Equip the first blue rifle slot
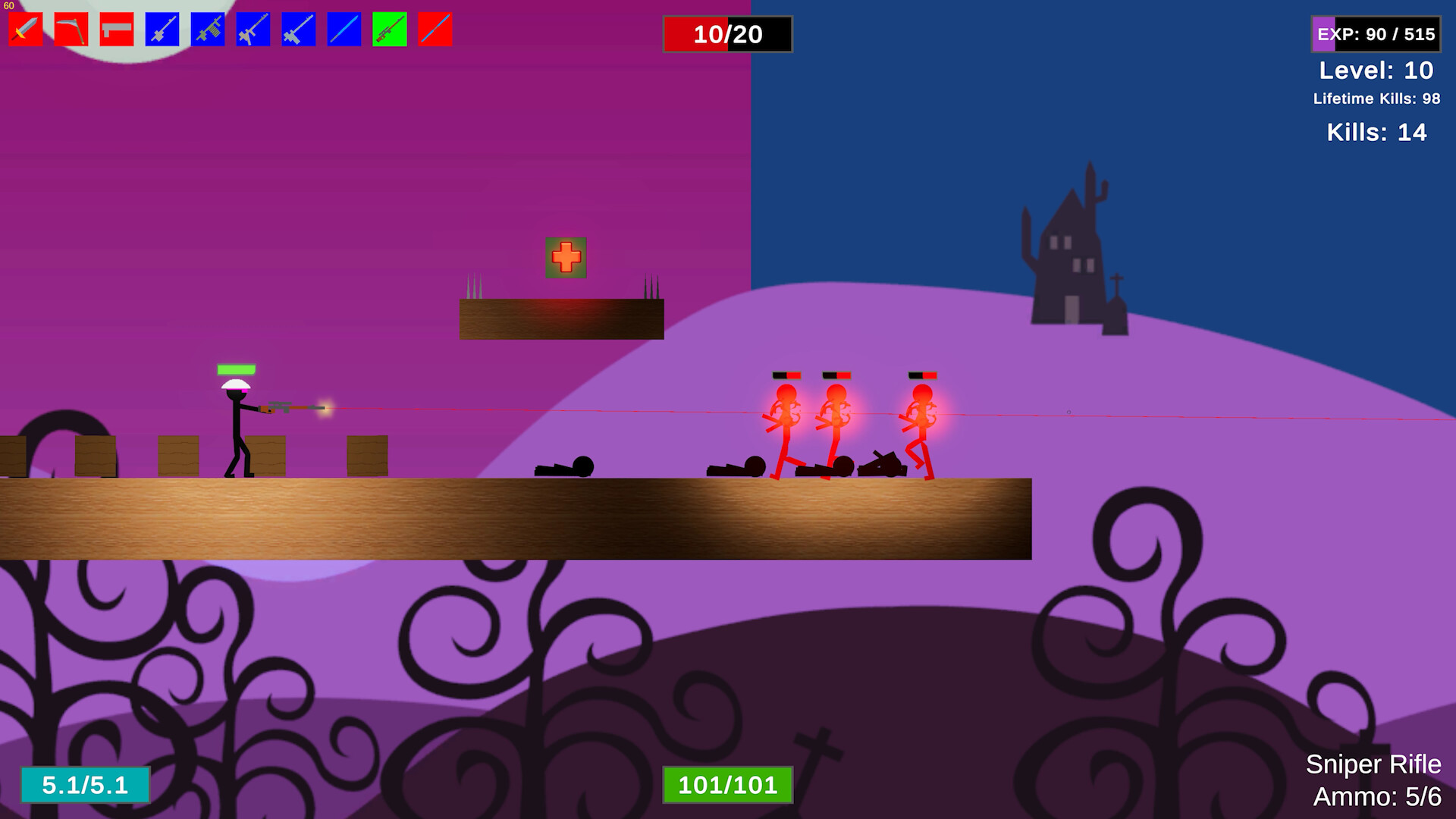The height and width of the screenshot is (819, 1456). tap(161, 30)
